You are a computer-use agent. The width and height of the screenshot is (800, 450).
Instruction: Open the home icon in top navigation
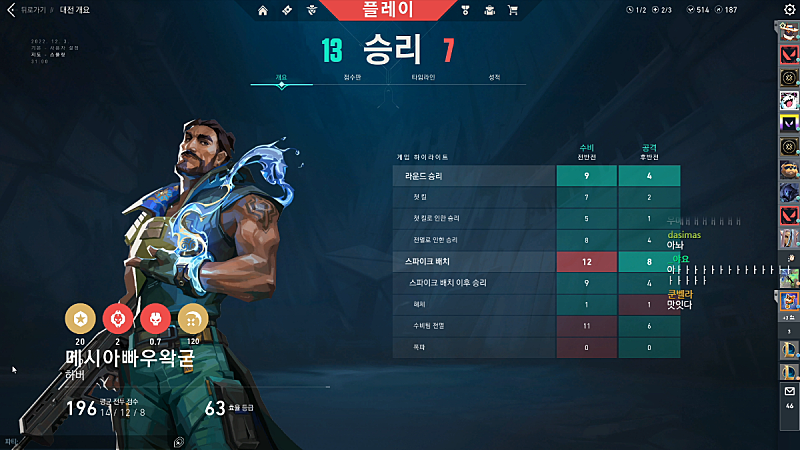click(263, 10)
